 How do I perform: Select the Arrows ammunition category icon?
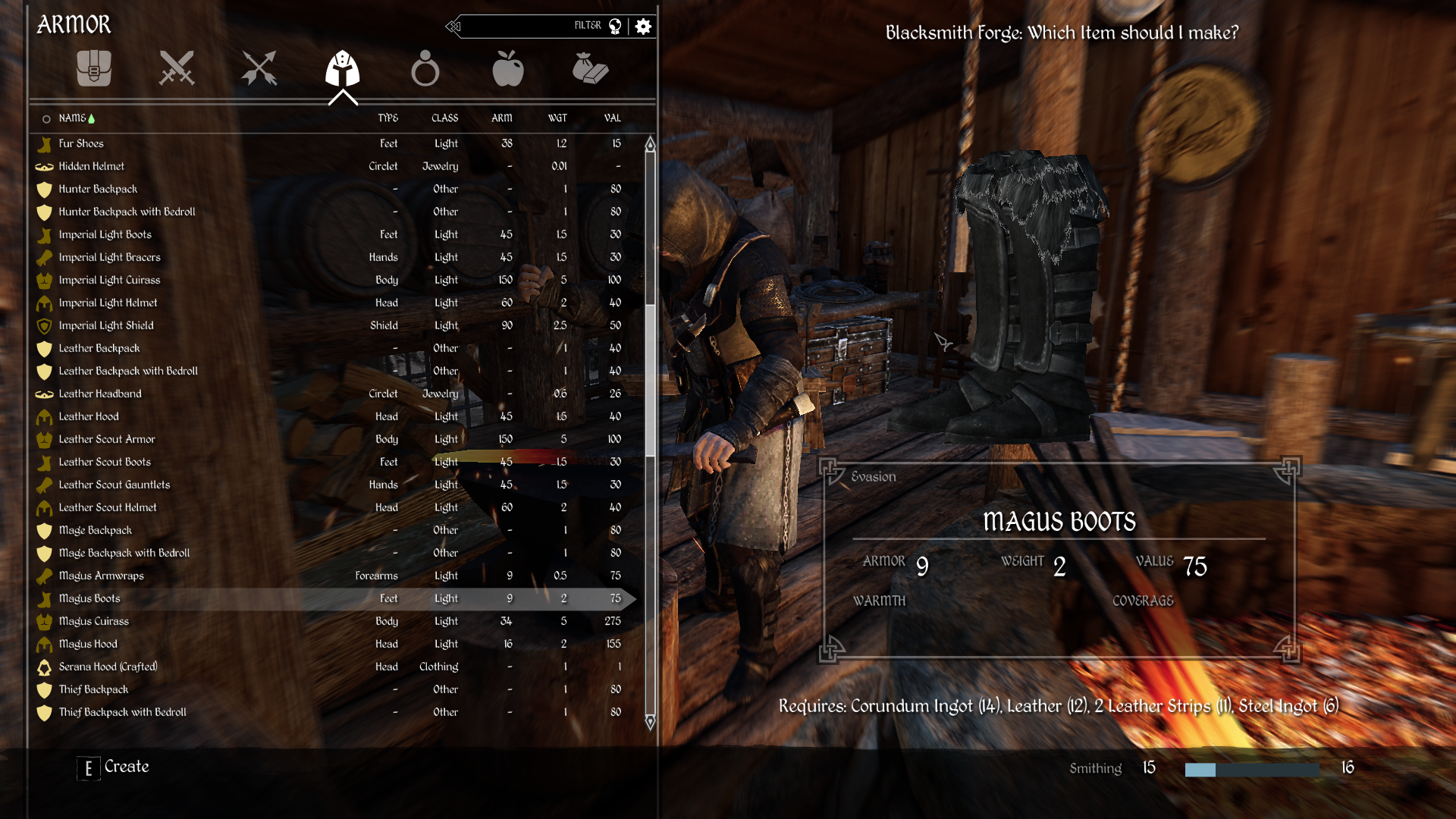[x=259, y=68]
